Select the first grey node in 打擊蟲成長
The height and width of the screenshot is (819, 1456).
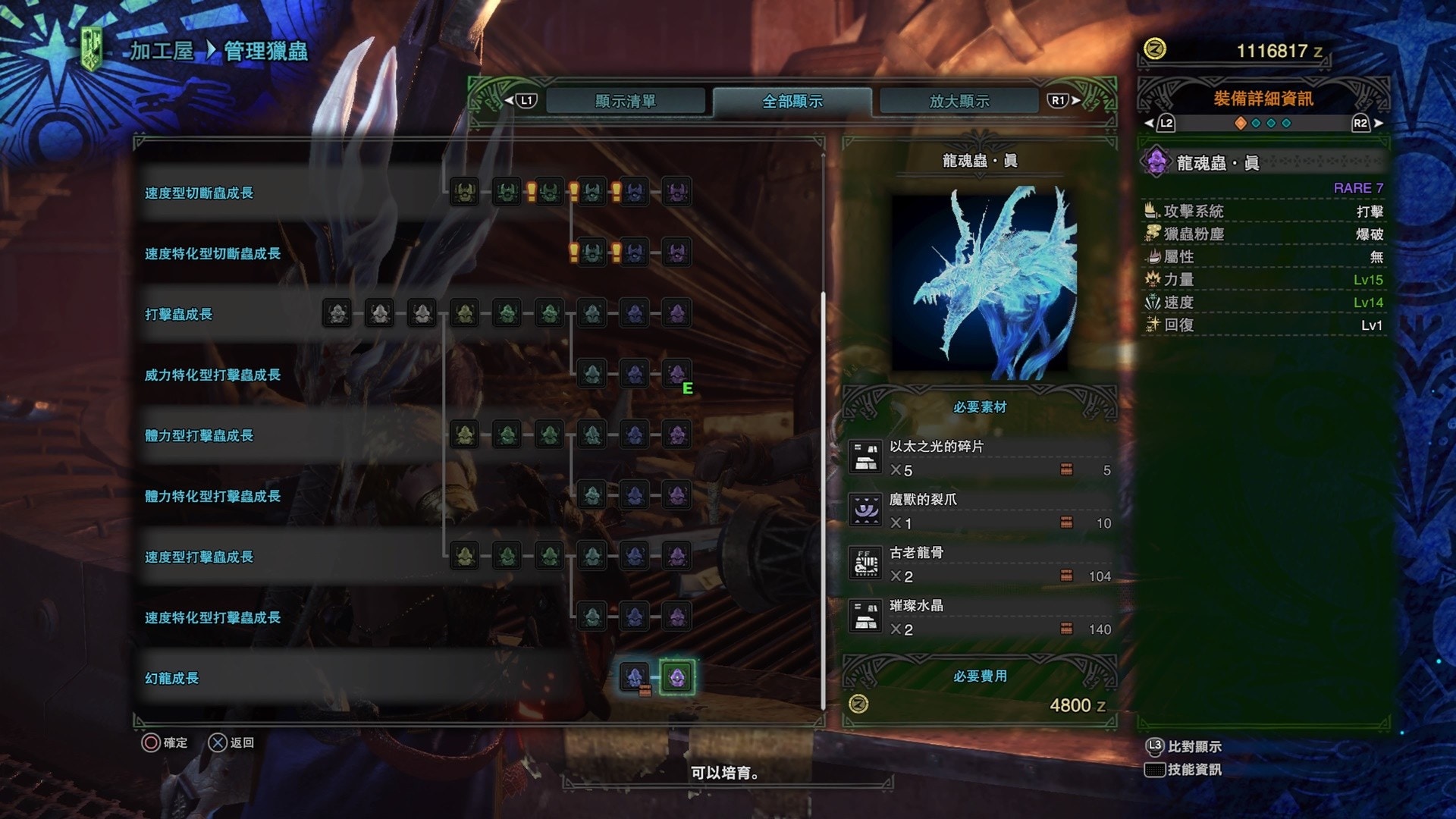tap(337, 313)
